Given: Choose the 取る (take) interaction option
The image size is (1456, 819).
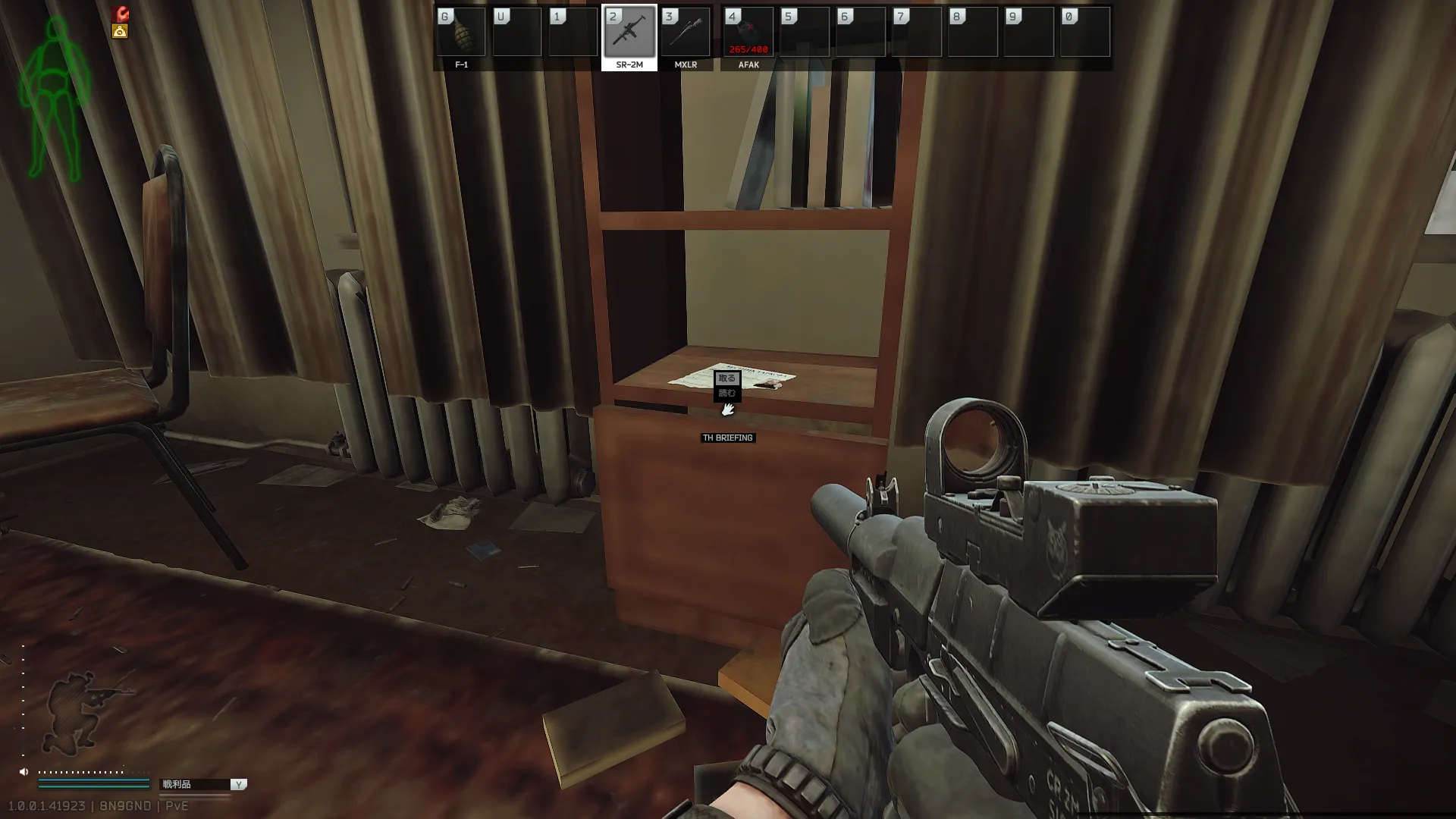Looking at the screenshot, I should 726,378.
